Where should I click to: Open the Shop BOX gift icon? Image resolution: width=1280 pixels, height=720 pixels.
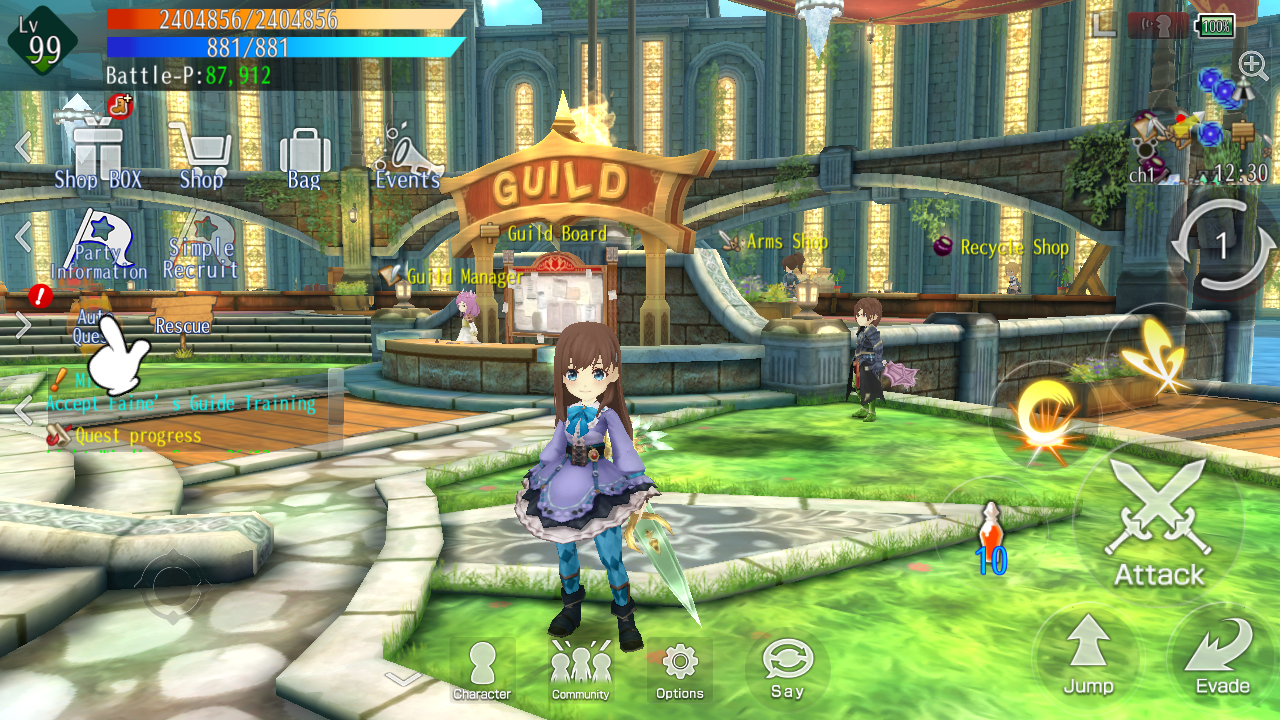point(97,150)
